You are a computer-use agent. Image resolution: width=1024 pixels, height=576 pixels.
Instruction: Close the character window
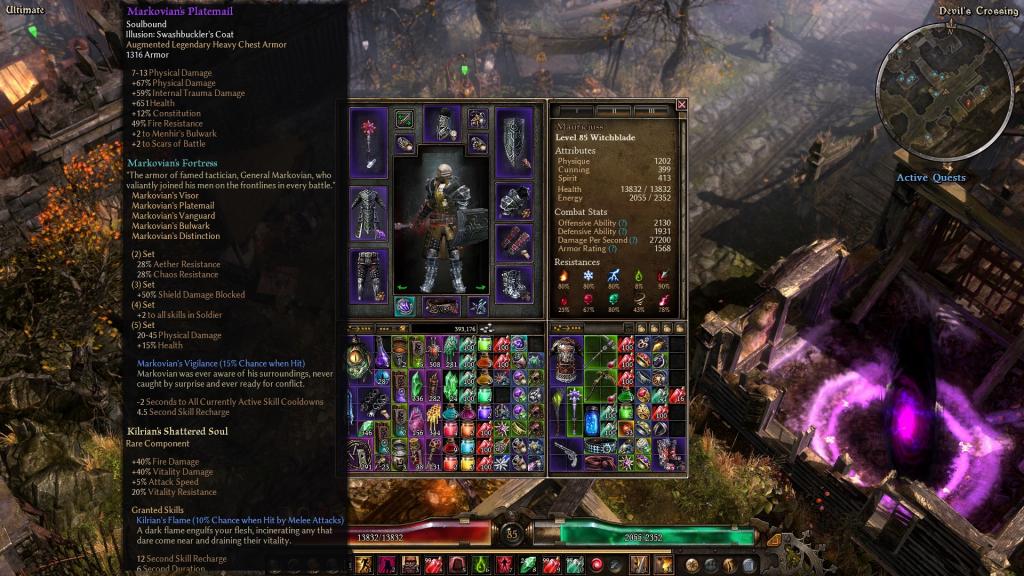click(682, 104)
